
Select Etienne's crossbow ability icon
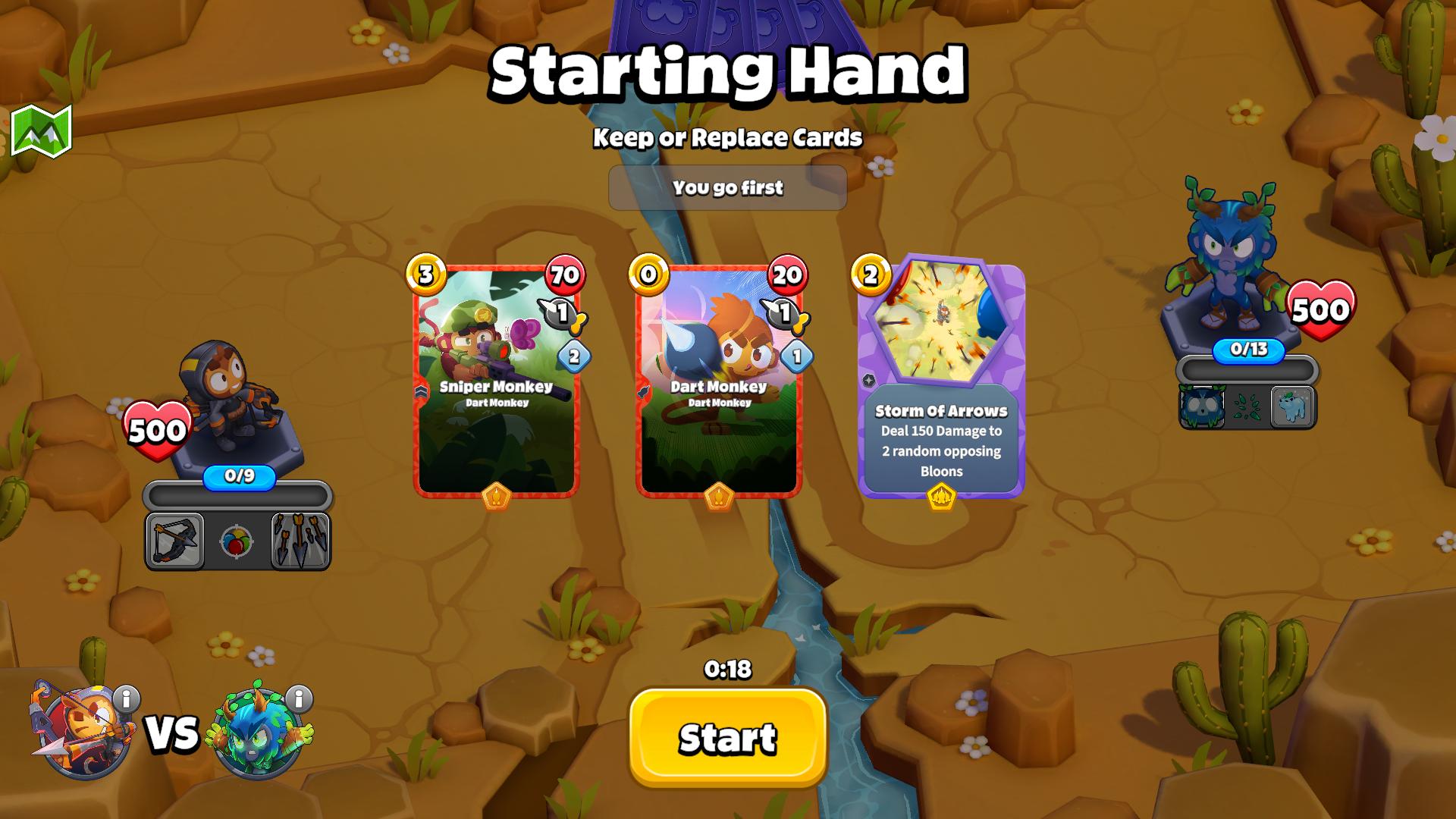pos(174,541)
